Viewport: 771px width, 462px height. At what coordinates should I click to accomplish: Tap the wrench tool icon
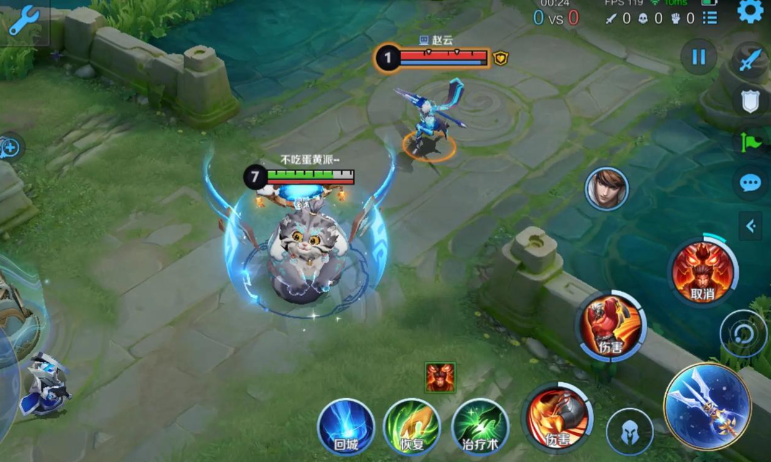click(22, 22)
